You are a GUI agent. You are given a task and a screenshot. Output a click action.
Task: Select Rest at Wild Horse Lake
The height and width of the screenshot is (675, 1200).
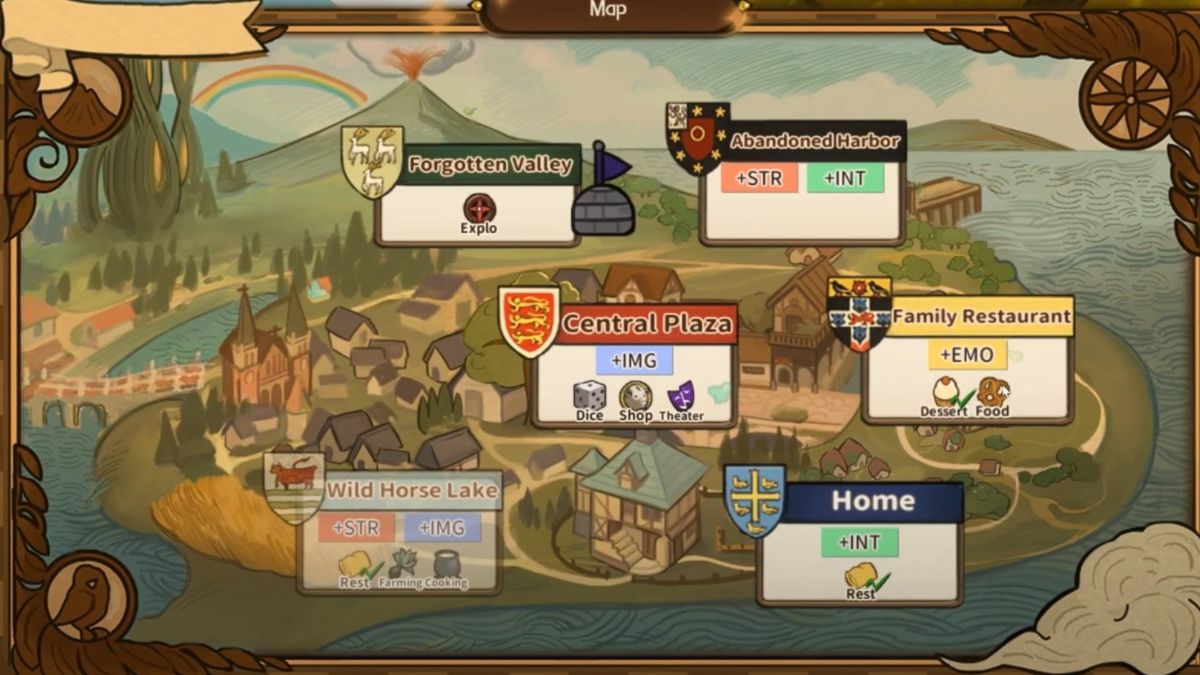coord(355,568)
